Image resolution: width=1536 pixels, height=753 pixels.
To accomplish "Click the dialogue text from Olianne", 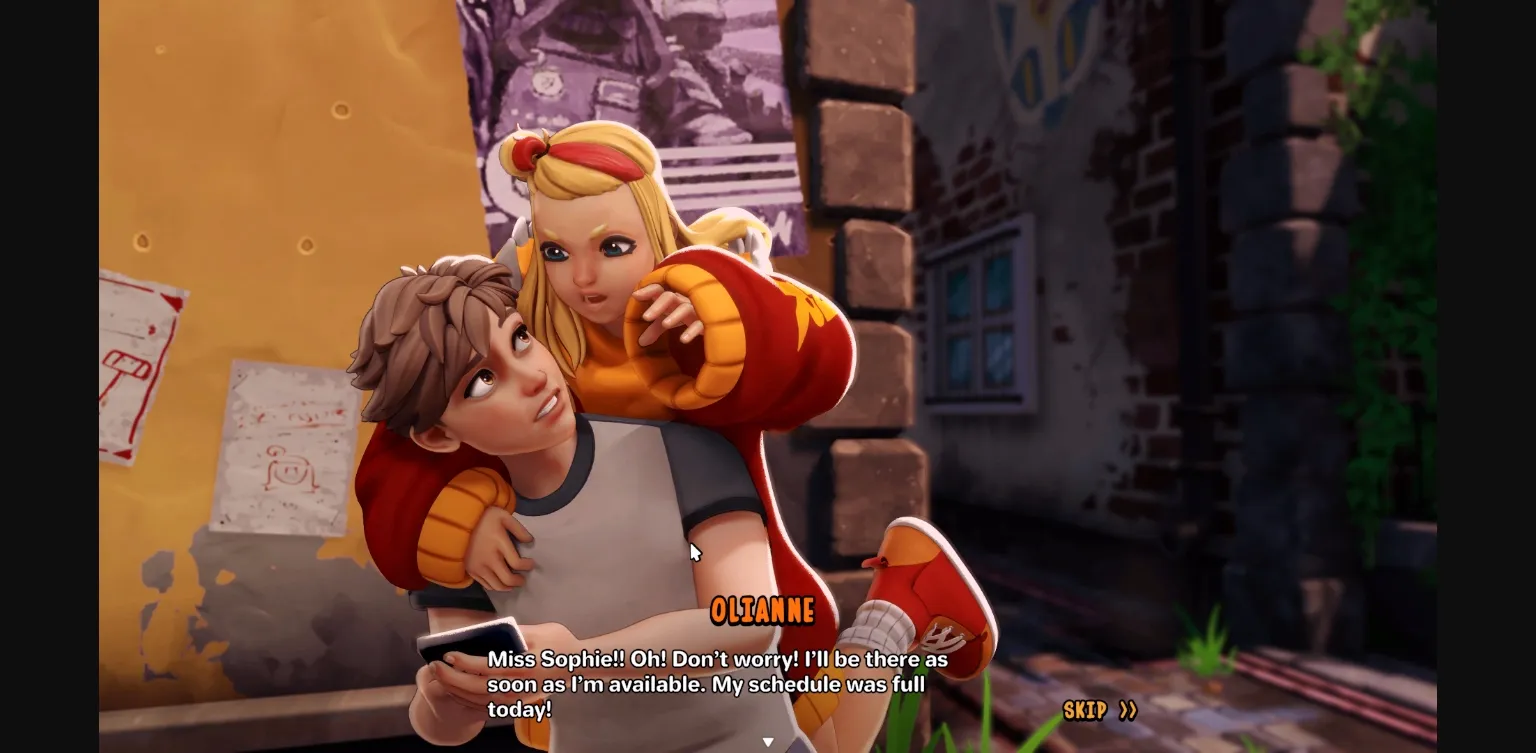I will (716, 686).
